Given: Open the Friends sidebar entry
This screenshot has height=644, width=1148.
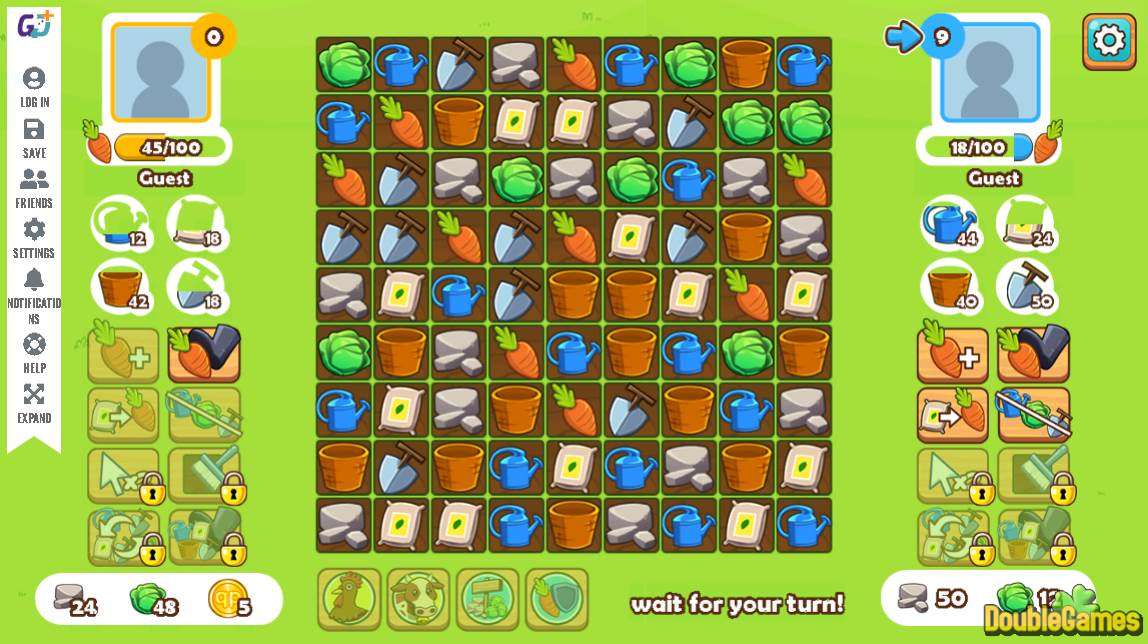Looking at the screenshot, I should 34,188.
